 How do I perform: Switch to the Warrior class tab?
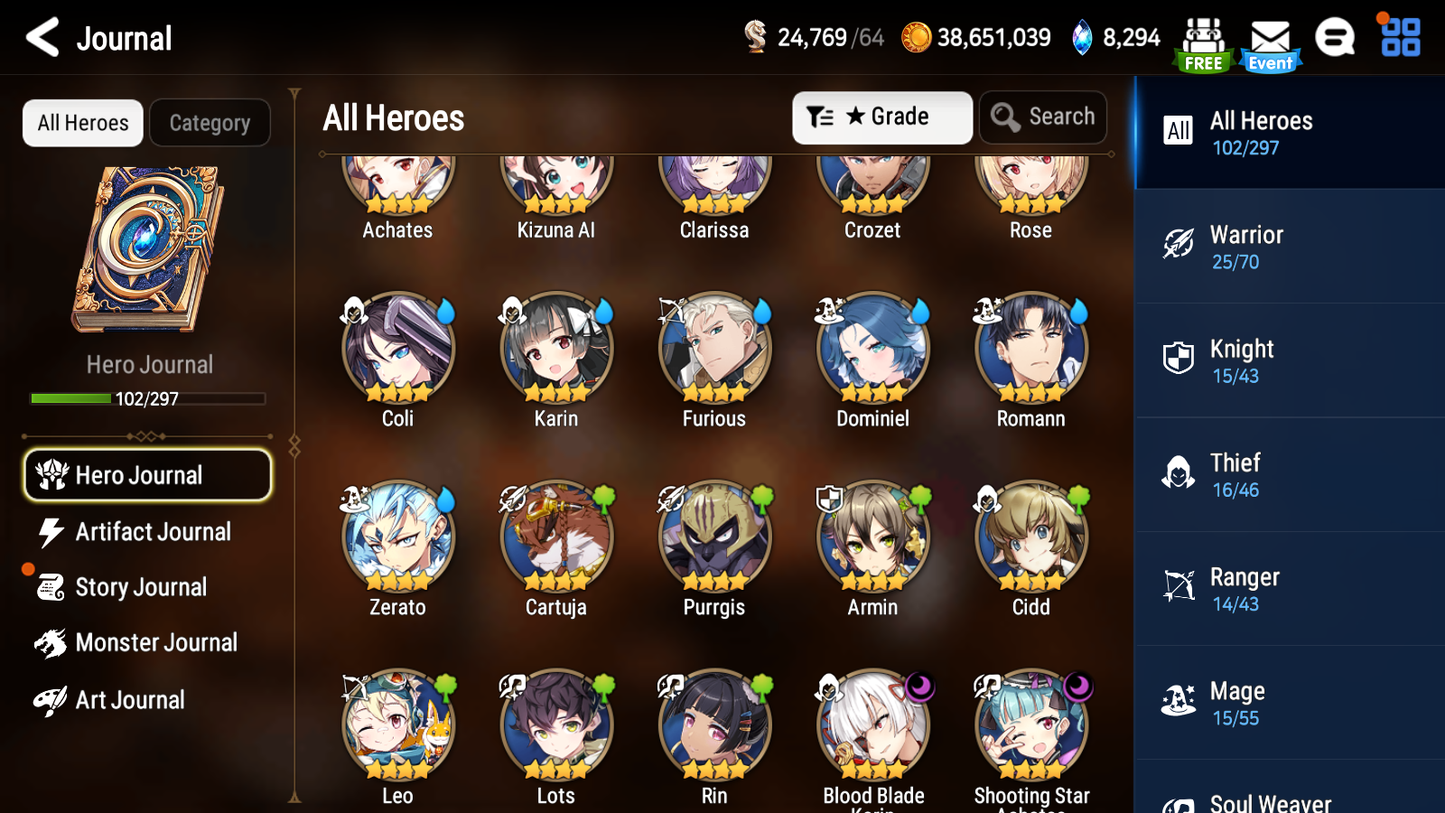pos(1289,246)
